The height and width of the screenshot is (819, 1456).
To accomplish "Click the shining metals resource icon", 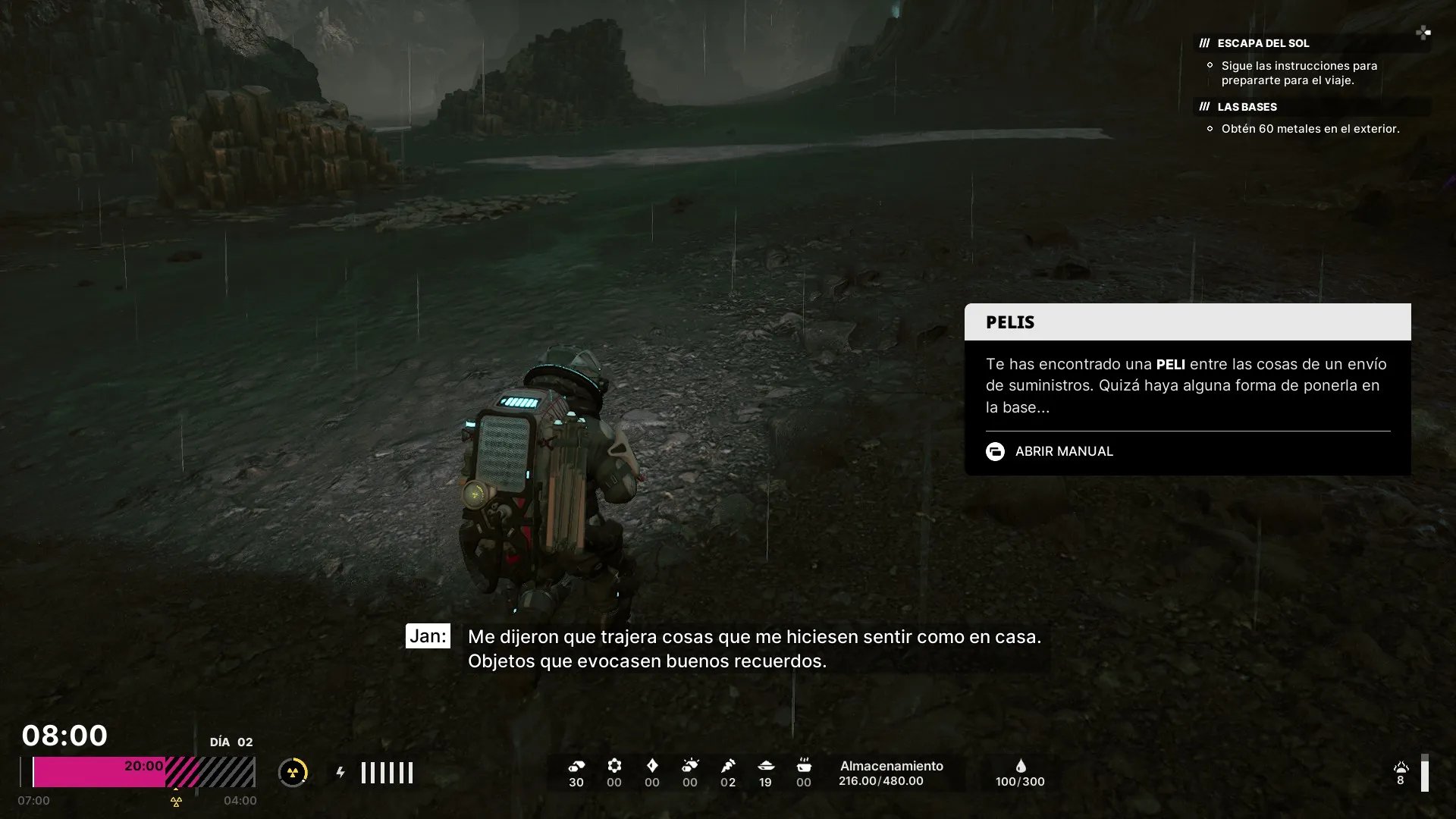I will (x=690, y=766).
